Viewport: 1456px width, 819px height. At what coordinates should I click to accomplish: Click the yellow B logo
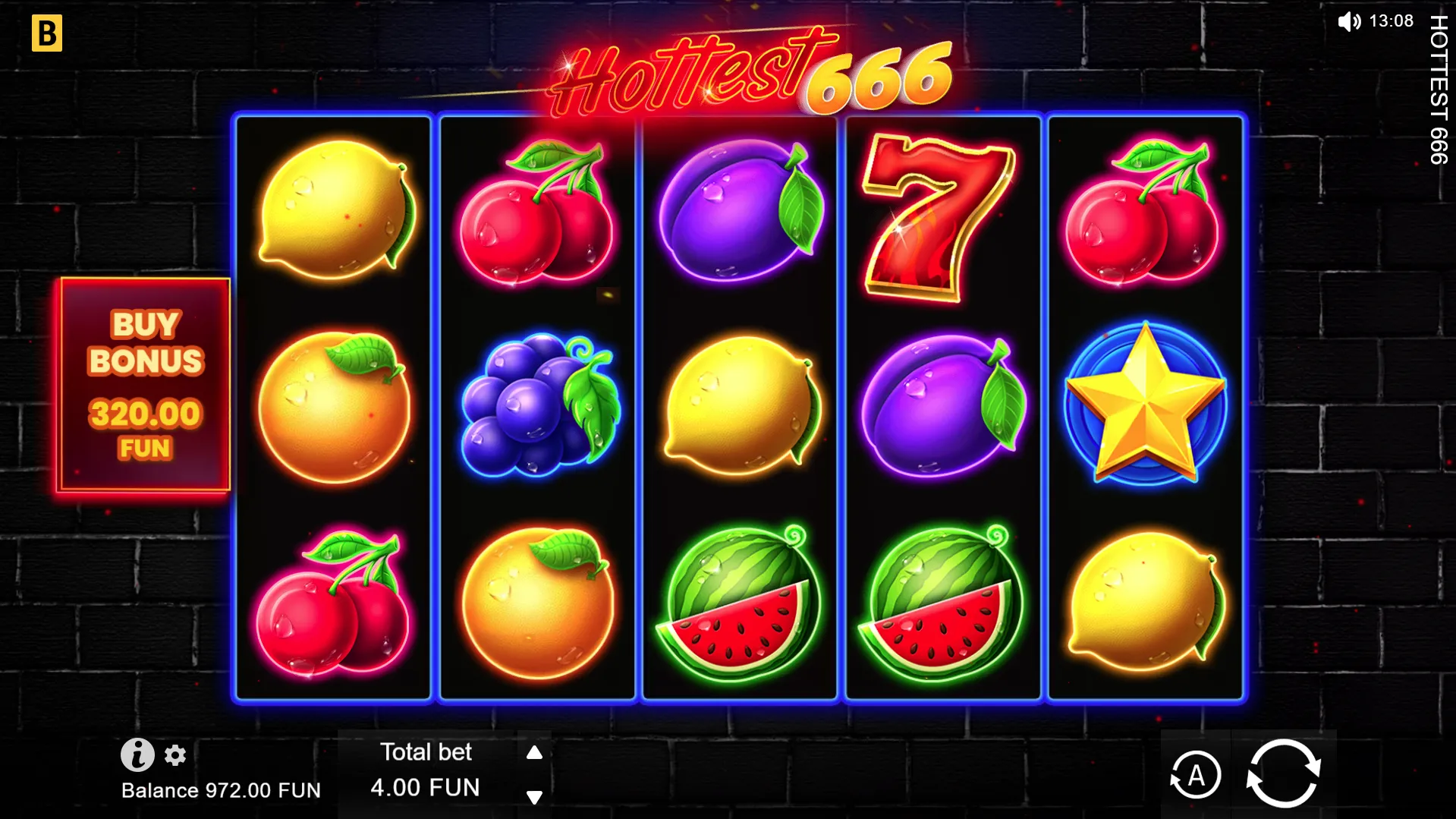47,34
